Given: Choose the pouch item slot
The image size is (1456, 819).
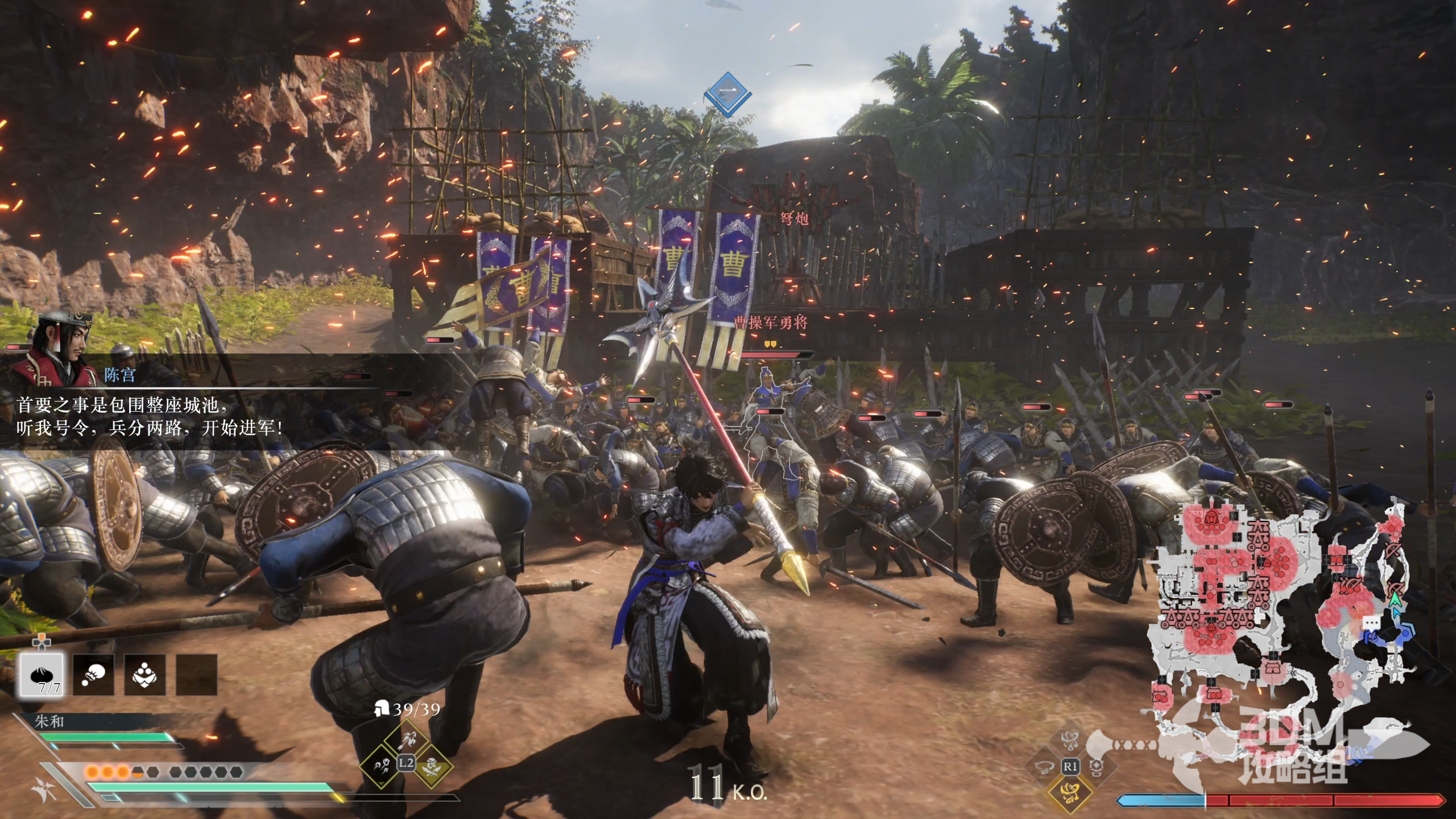Looking at the screenshot, I should [x=93, y=675].
